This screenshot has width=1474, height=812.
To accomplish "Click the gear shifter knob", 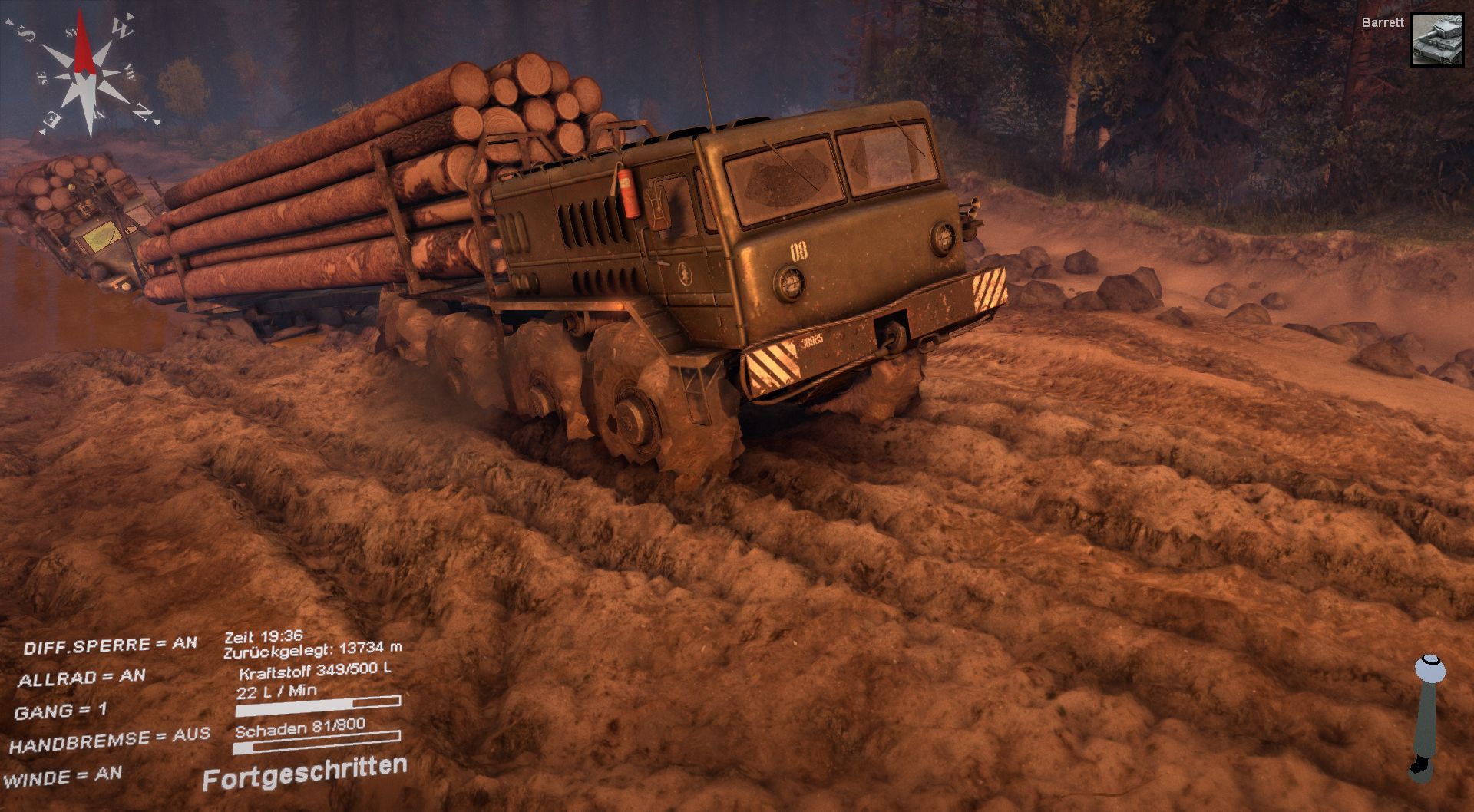I will (1430, 669).
